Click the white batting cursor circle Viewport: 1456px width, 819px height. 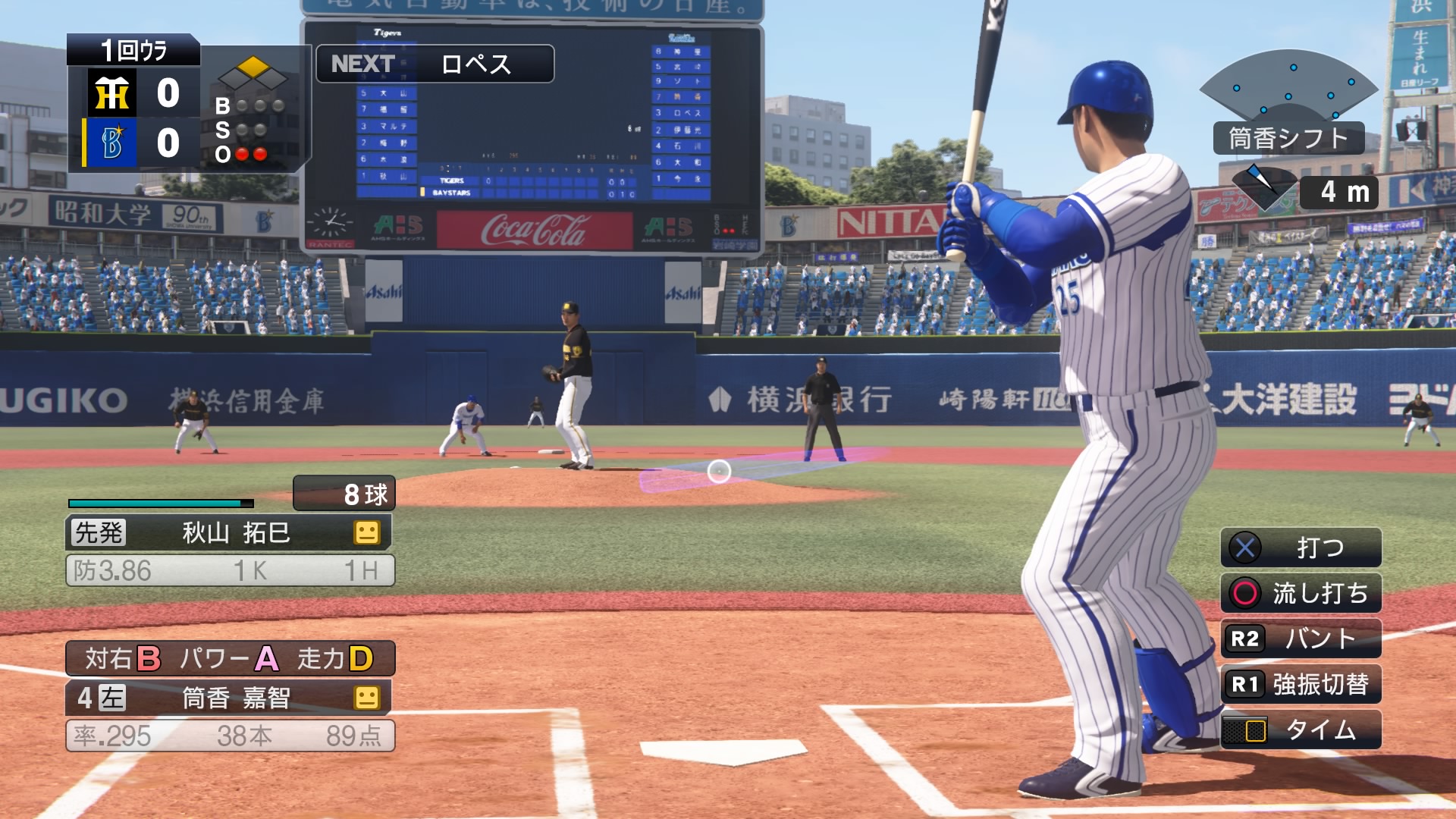pos(719,472)
